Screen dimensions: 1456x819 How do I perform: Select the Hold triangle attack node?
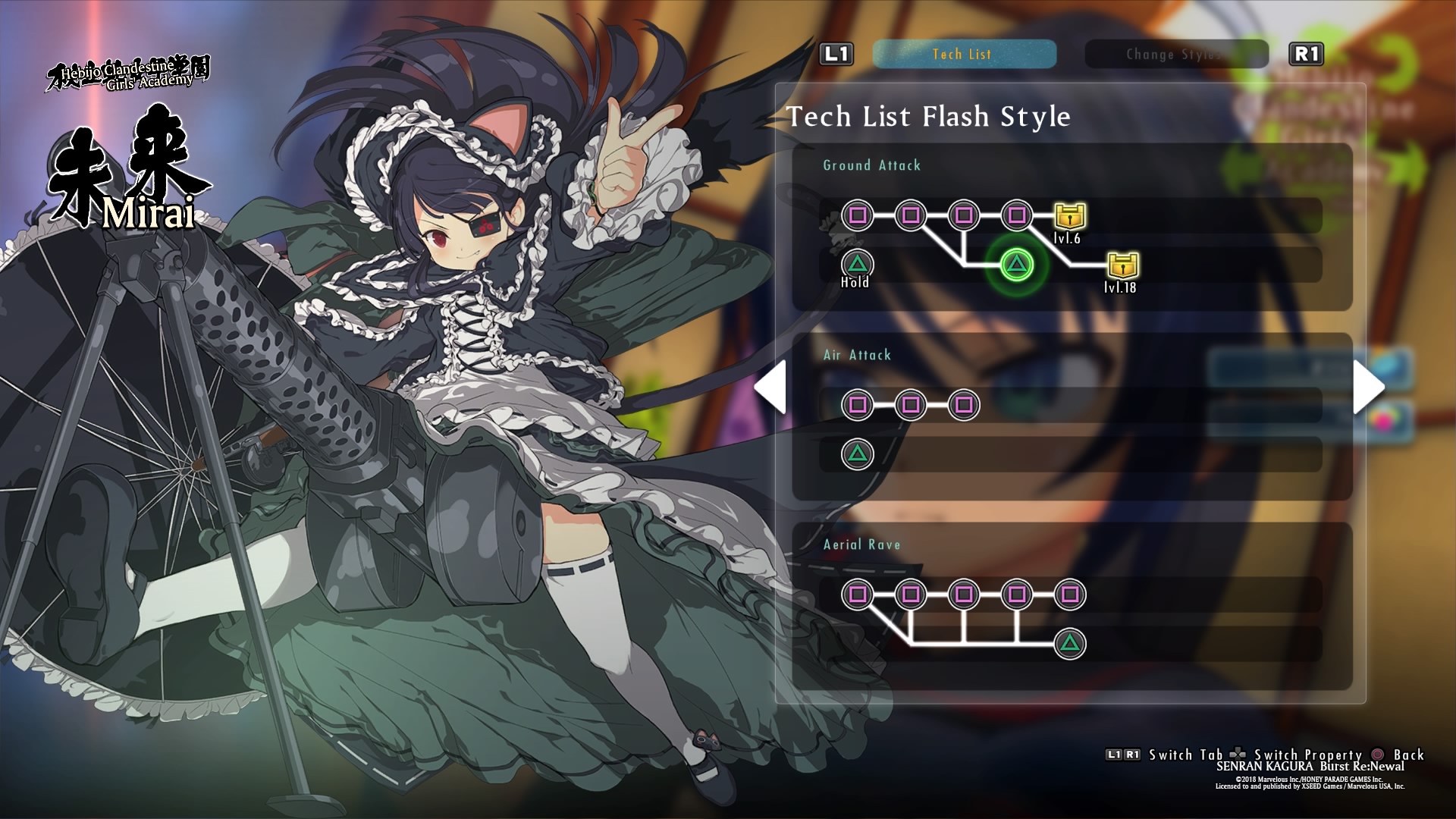(858, 264)
